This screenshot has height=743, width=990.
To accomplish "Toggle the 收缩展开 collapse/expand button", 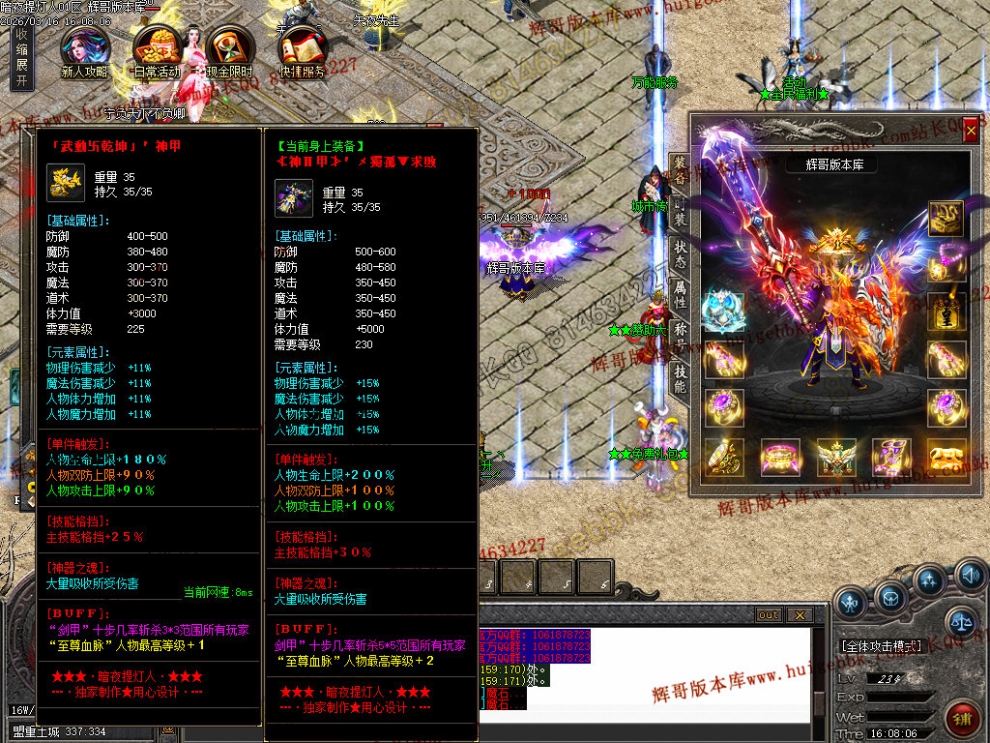I will click(21, 58).
